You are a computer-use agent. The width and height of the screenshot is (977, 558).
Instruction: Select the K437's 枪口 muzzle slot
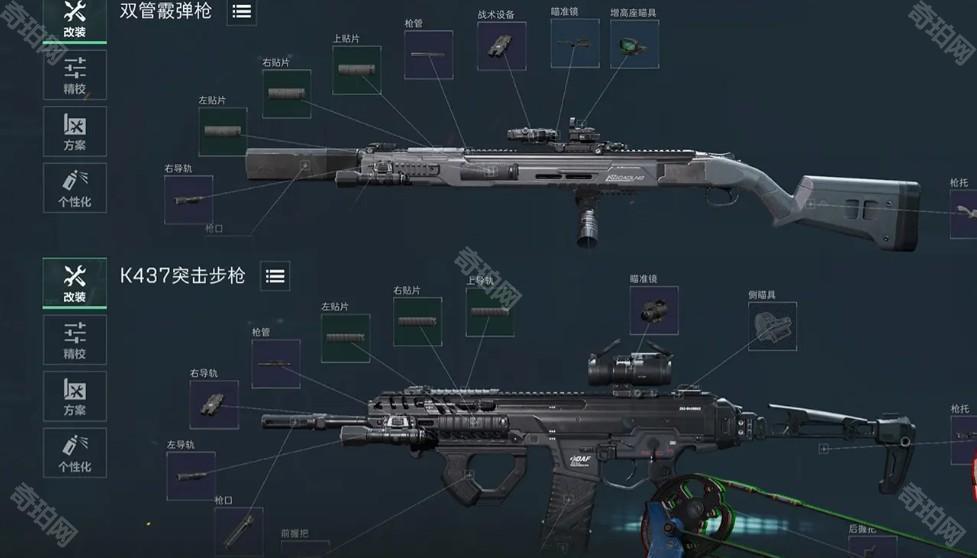click(238, 530)
